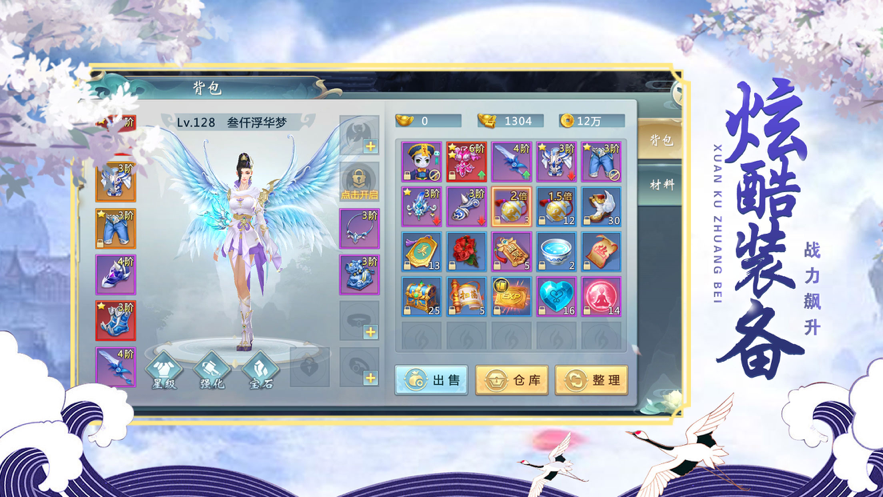
Task: Choose the blue heart gem item
Action: tap(556, 297)
